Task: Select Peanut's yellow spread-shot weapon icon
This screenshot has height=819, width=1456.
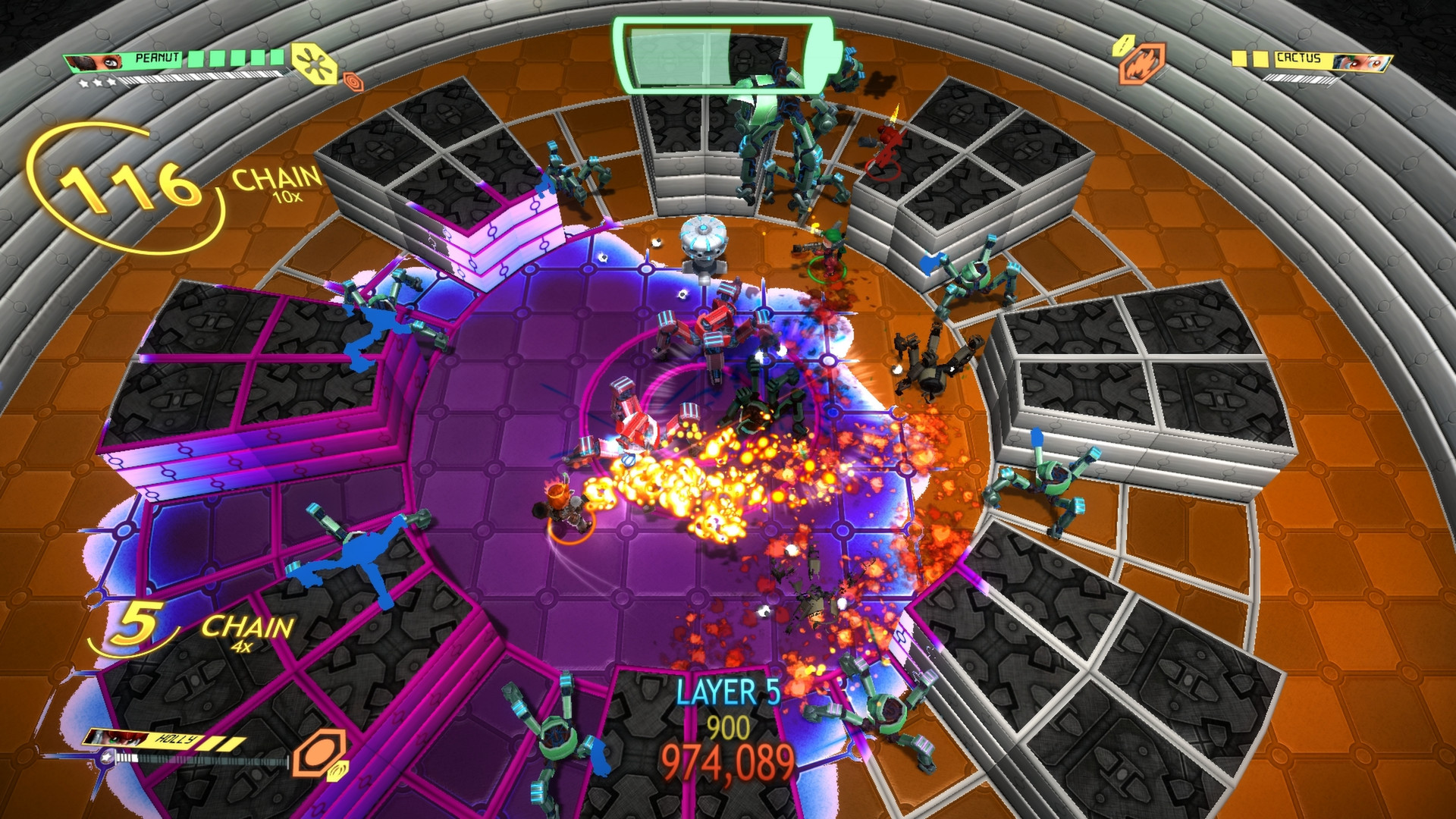Action: click(314, 63)
